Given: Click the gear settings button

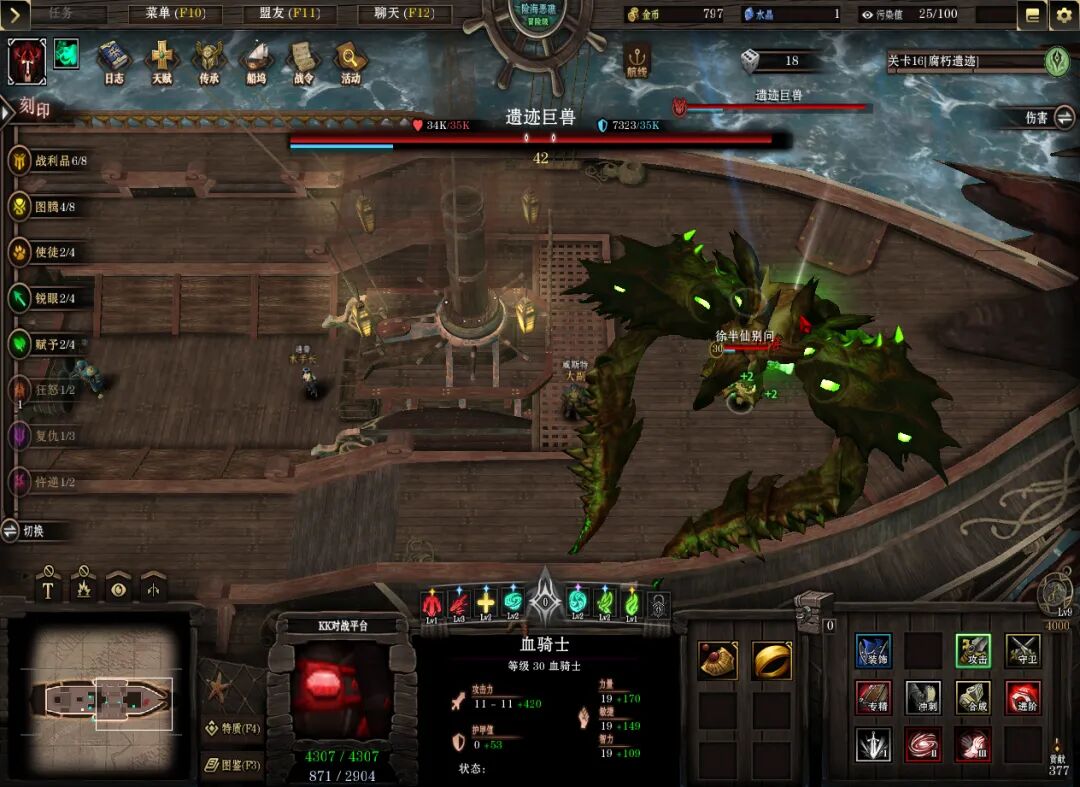Looking at the screenshot, I should click(x=1063, y=15).
